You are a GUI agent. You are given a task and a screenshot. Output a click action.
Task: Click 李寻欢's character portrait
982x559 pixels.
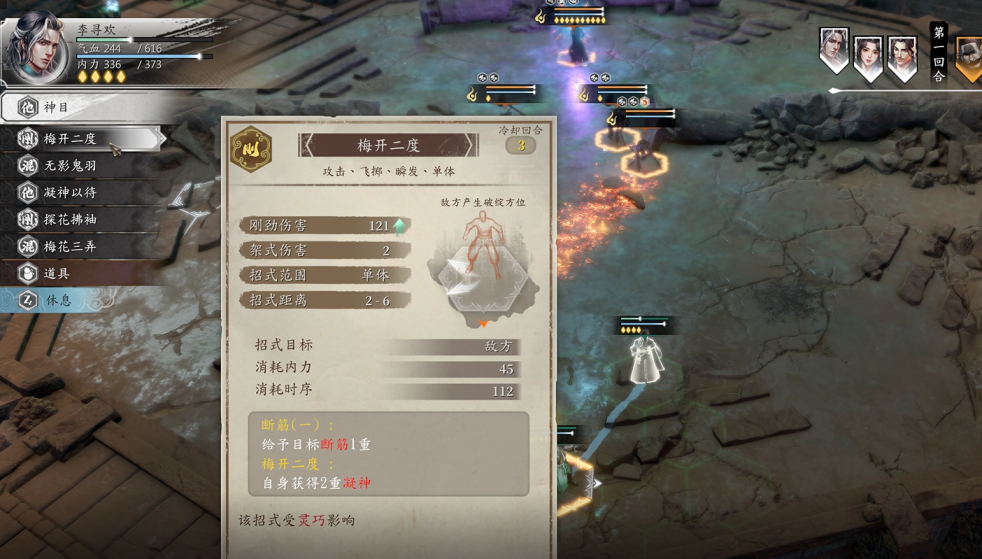coord(36,48)
